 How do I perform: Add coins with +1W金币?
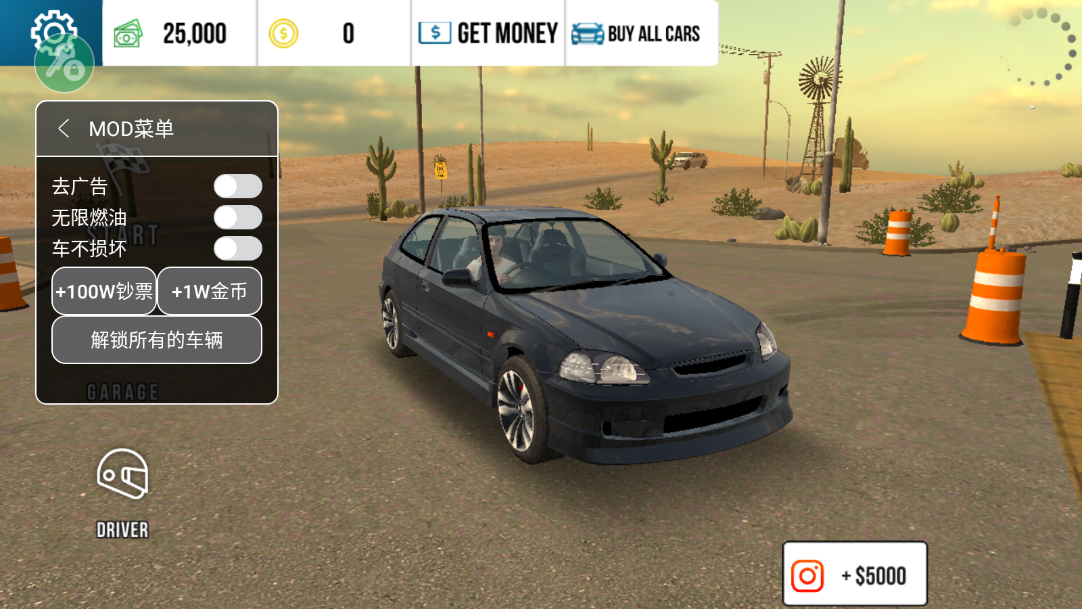coord(209,291)
